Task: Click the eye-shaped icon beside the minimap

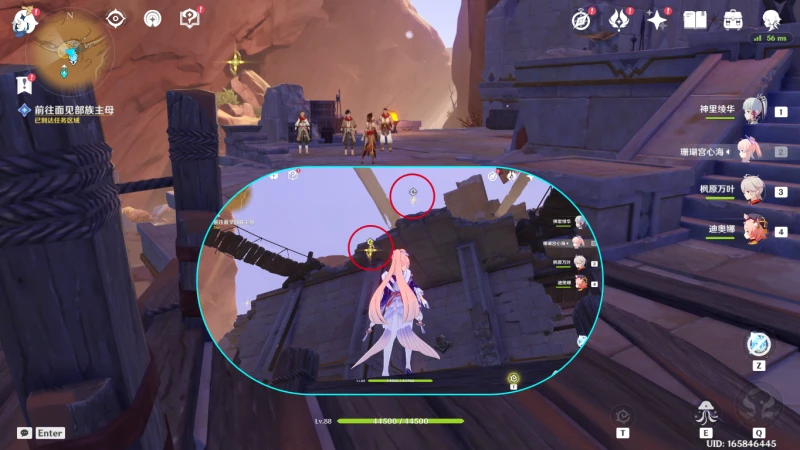Action: [116, 18]
